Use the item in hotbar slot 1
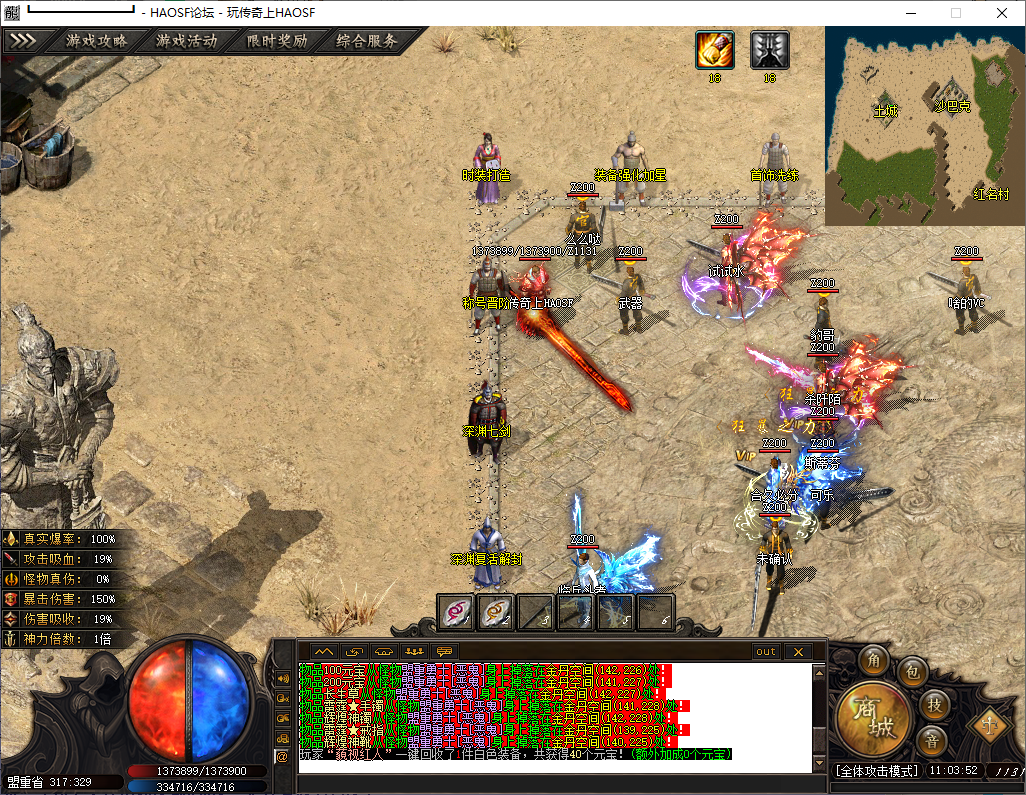The width and height of the screenshot is (1026, 795). click(456, 611)
